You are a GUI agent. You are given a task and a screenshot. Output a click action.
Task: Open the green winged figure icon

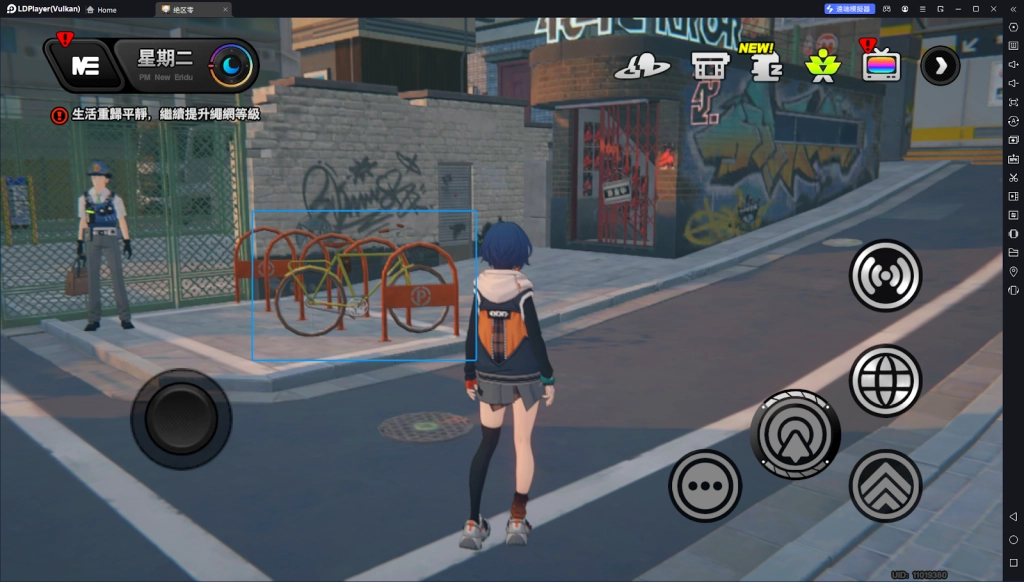(824, 66)
